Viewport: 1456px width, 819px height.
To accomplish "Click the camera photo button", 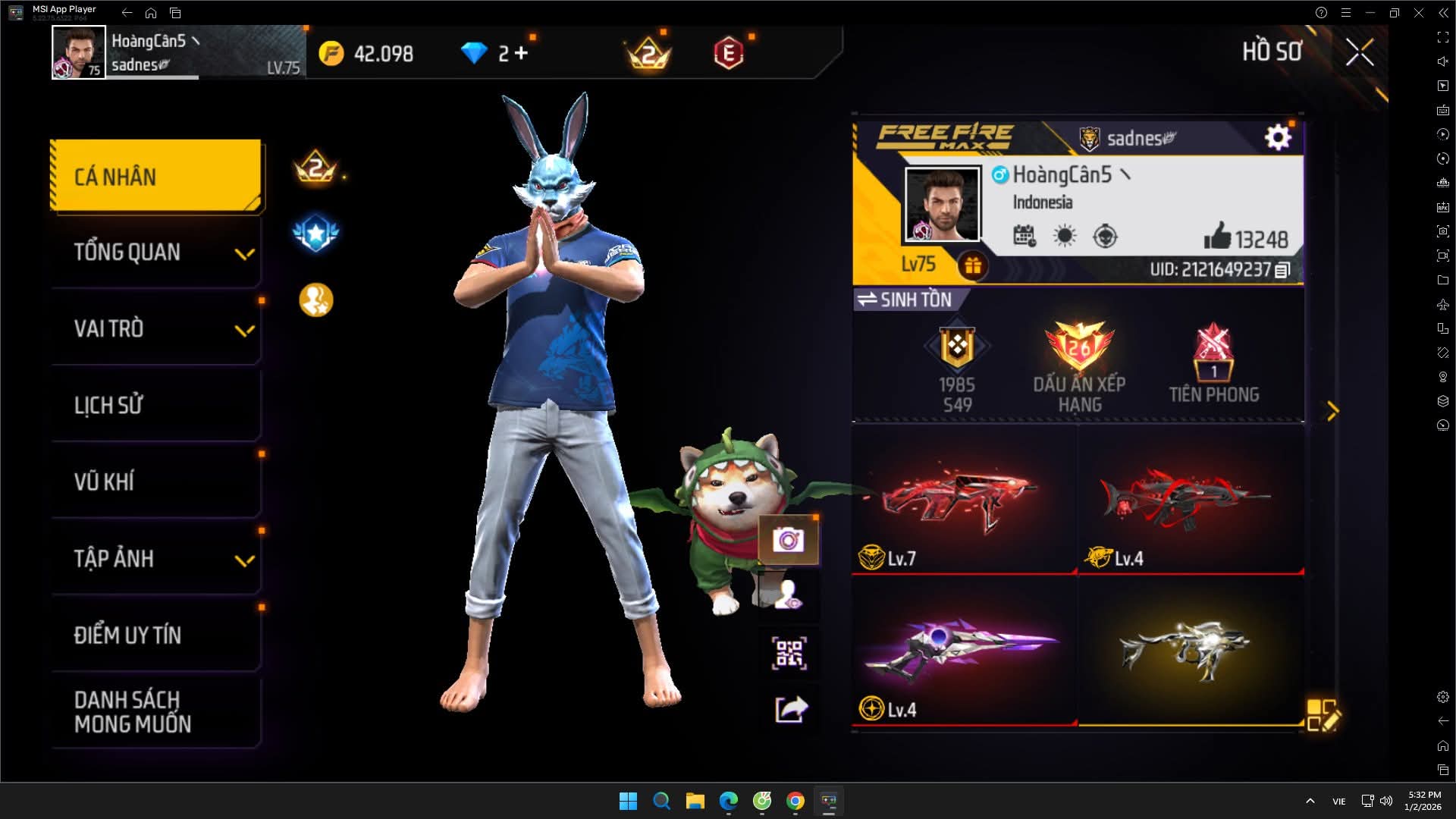I will pyautogui.click(x=789, y=540).
